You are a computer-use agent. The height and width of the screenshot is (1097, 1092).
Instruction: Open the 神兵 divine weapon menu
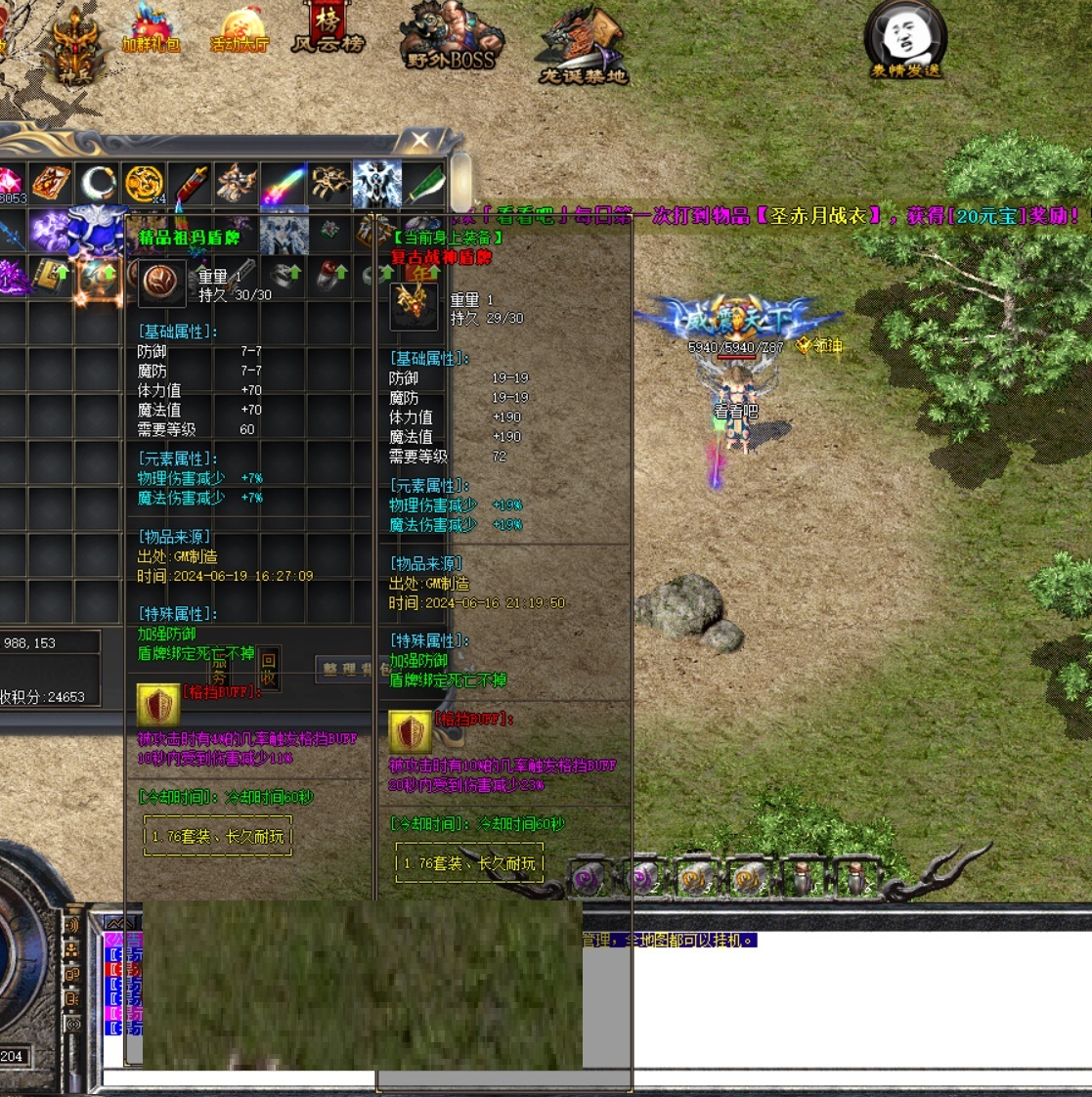tap(76, 46)
